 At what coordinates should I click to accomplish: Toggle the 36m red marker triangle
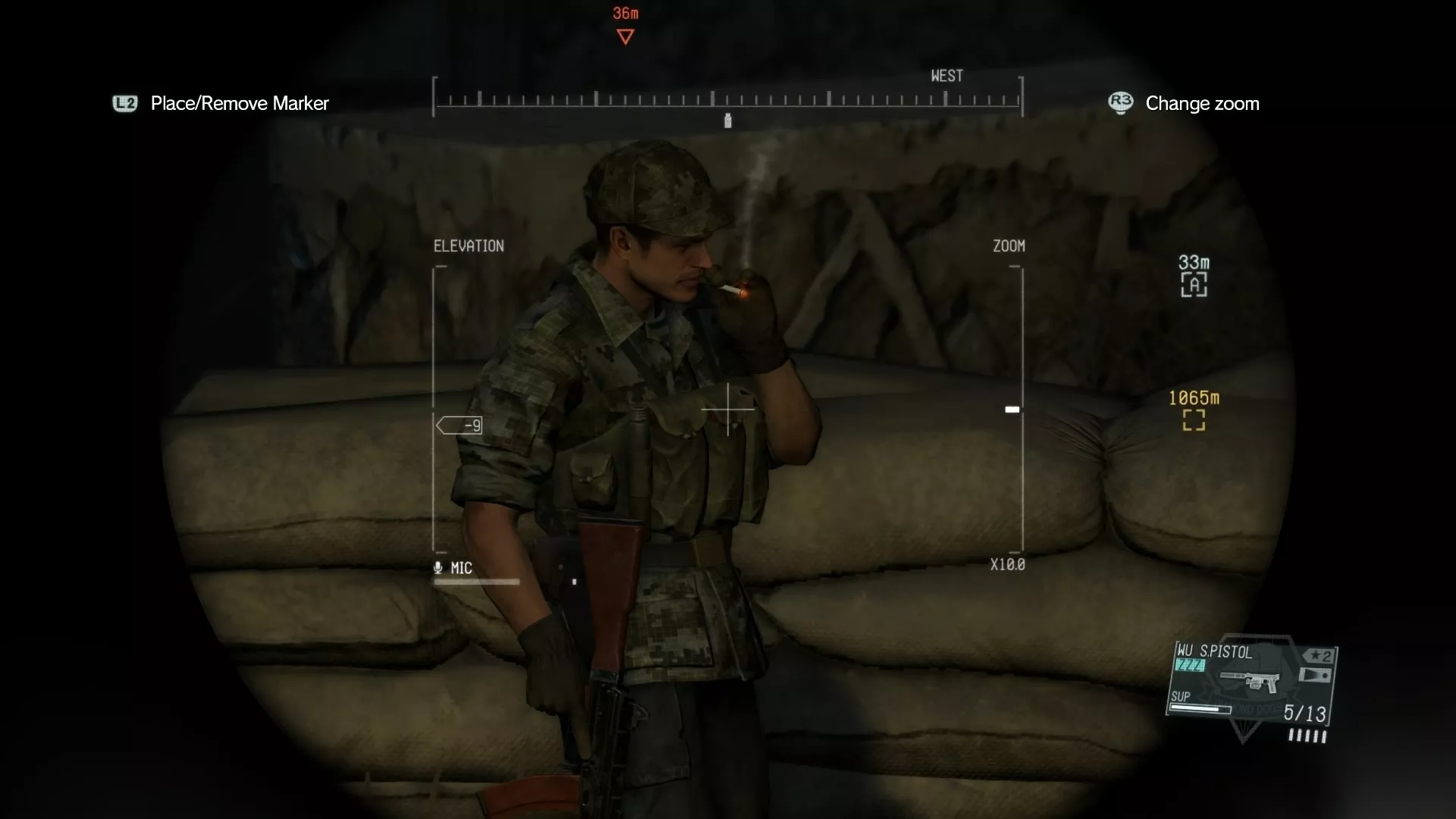point(624,36)
